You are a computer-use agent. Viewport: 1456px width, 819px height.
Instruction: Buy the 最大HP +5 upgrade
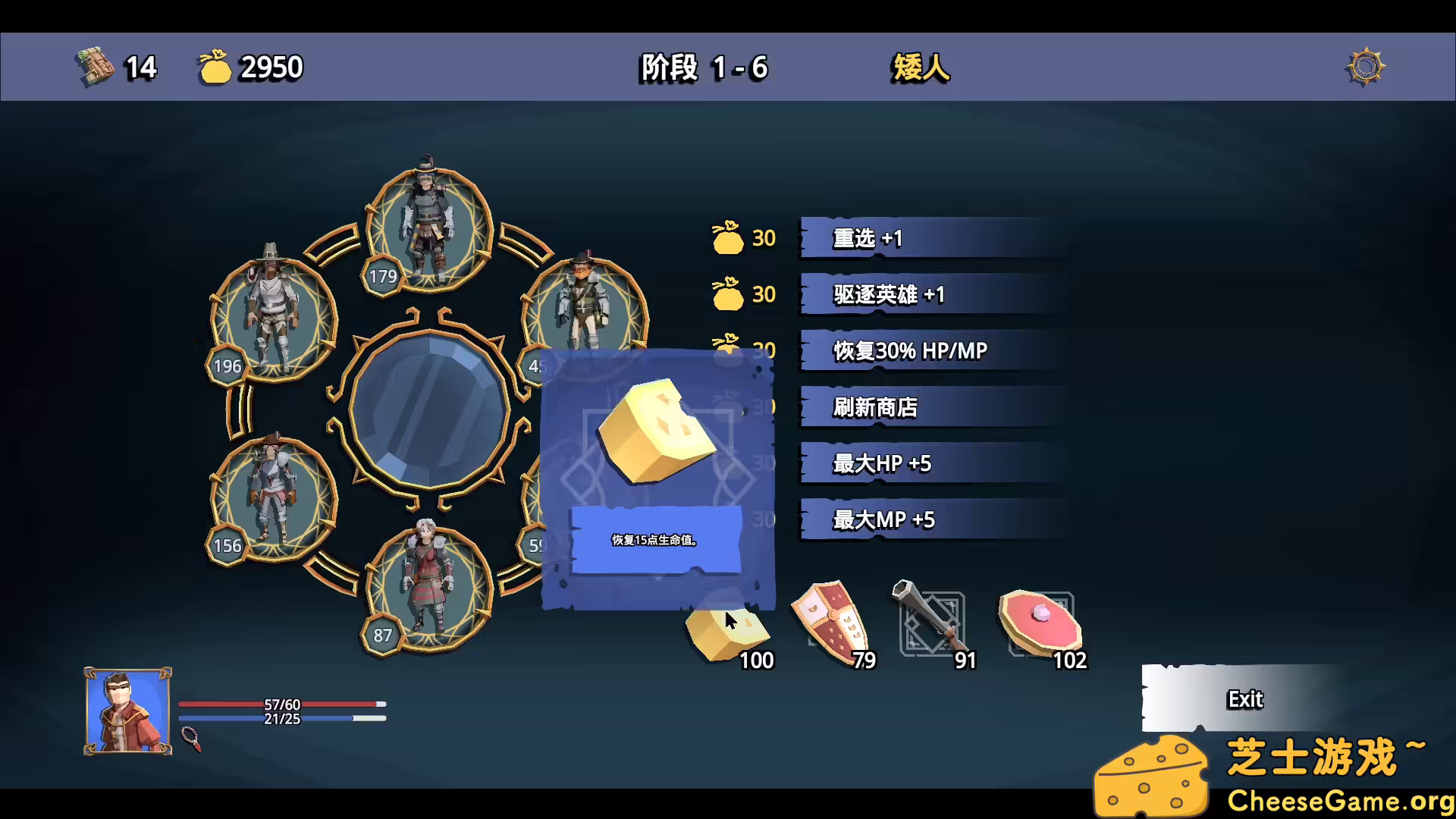[x=933, y=463]
